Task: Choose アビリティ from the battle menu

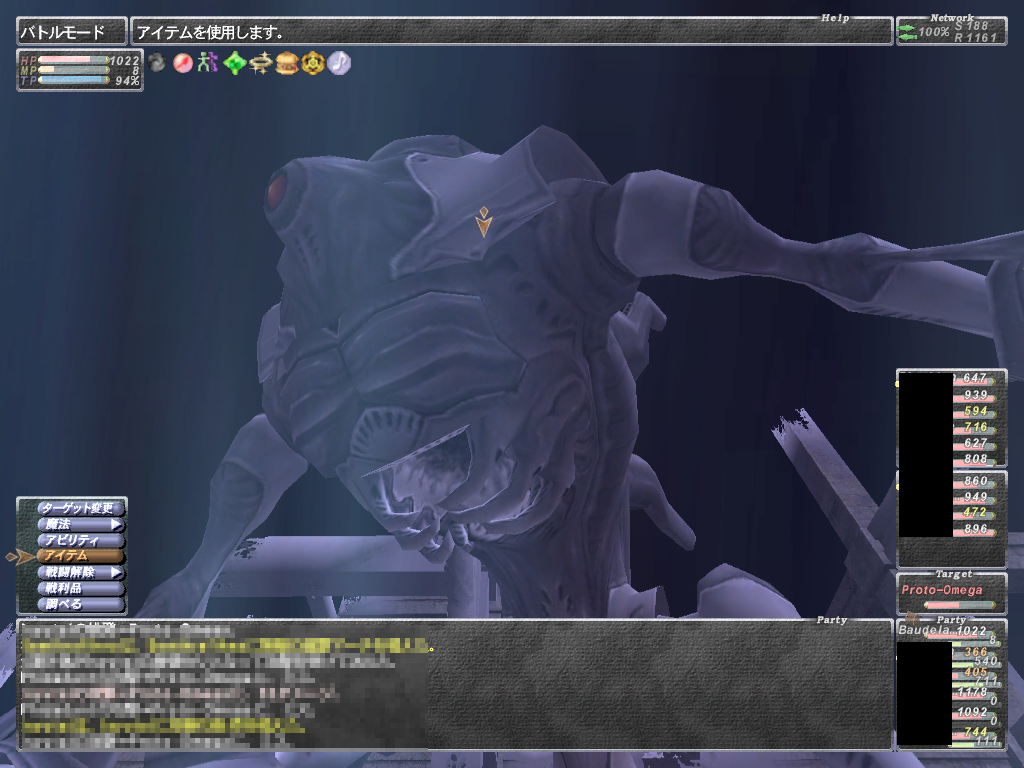Action: click(x=80, y=540)
